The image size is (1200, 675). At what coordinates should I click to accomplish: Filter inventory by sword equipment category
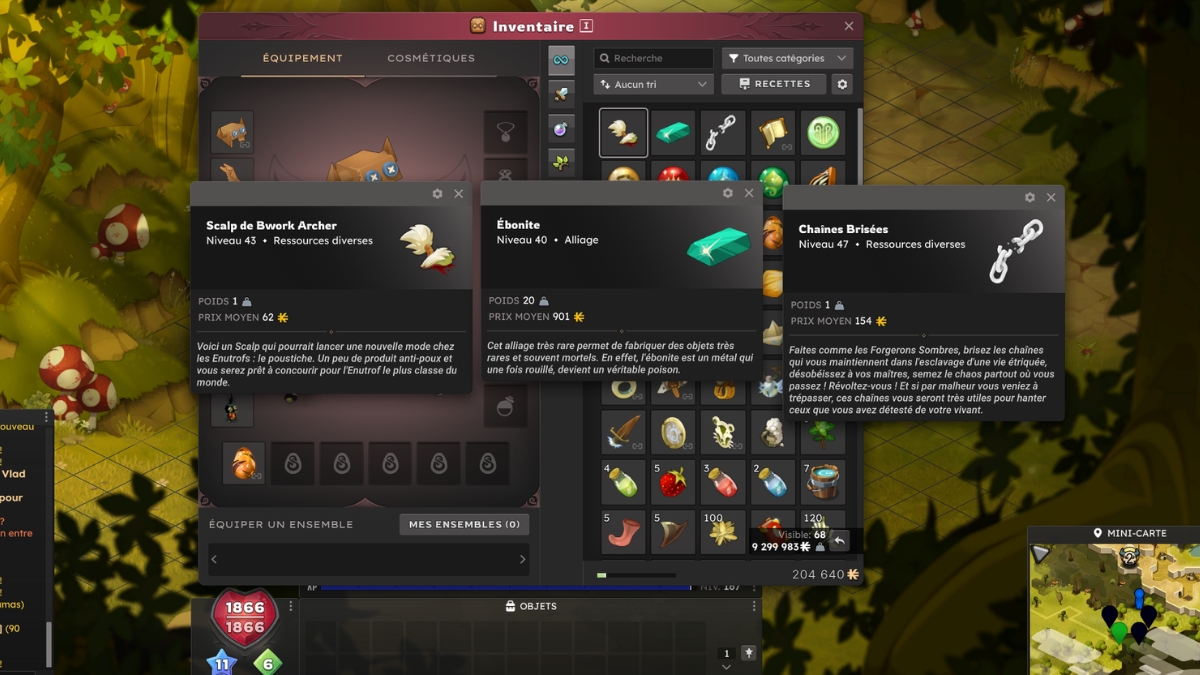pos(562,94)
